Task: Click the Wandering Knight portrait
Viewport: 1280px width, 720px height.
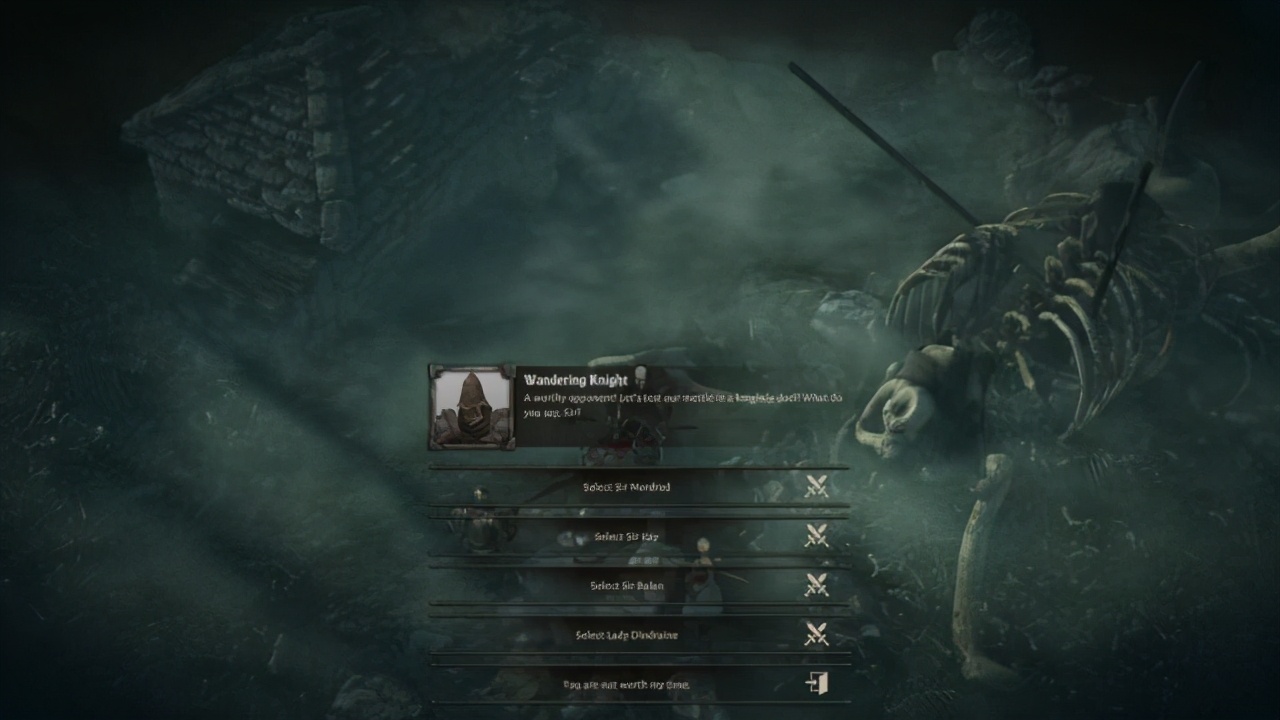Action: click(x=471, y=406)
